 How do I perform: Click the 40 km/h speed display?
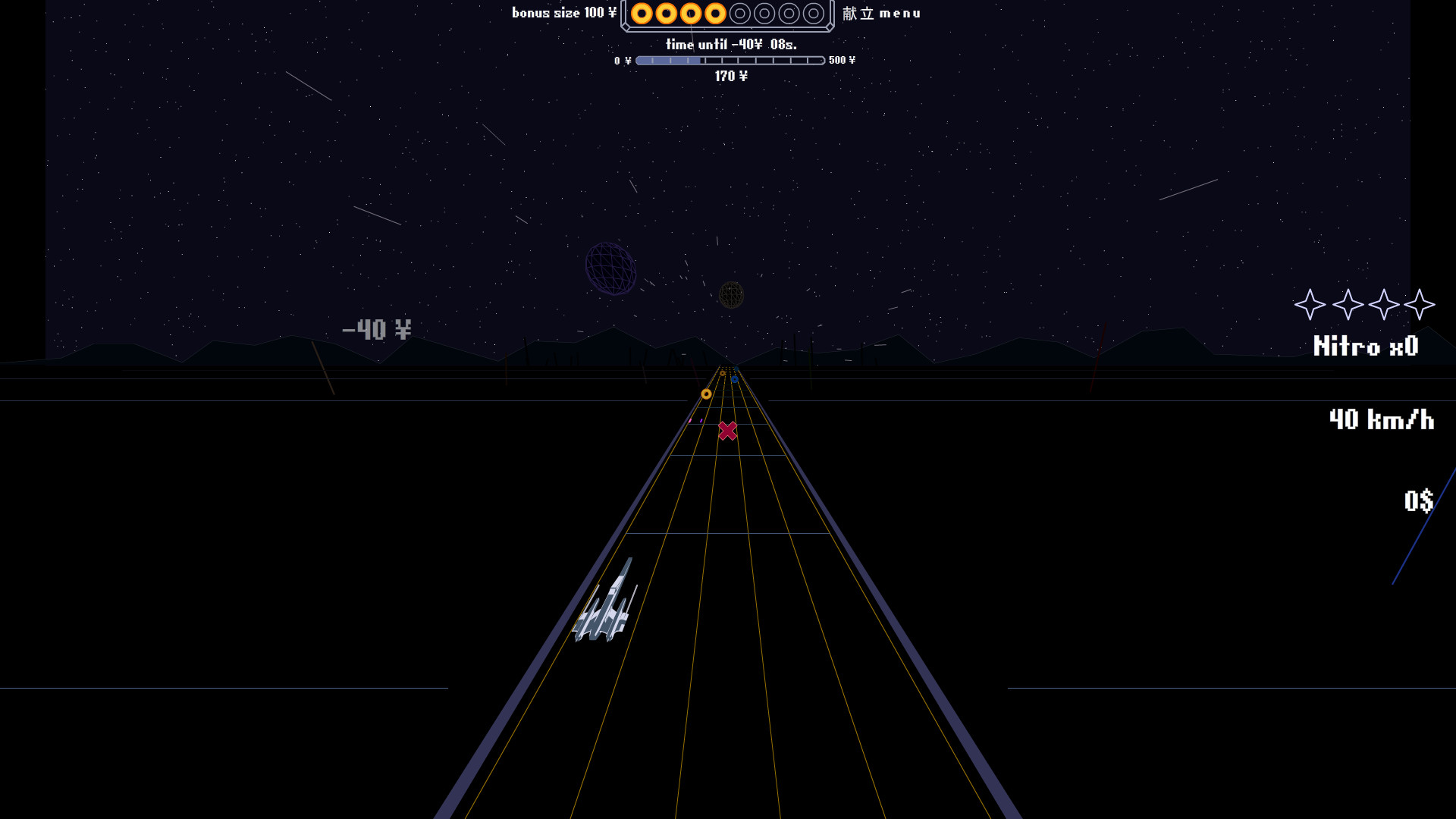[x=1382, y=420]
